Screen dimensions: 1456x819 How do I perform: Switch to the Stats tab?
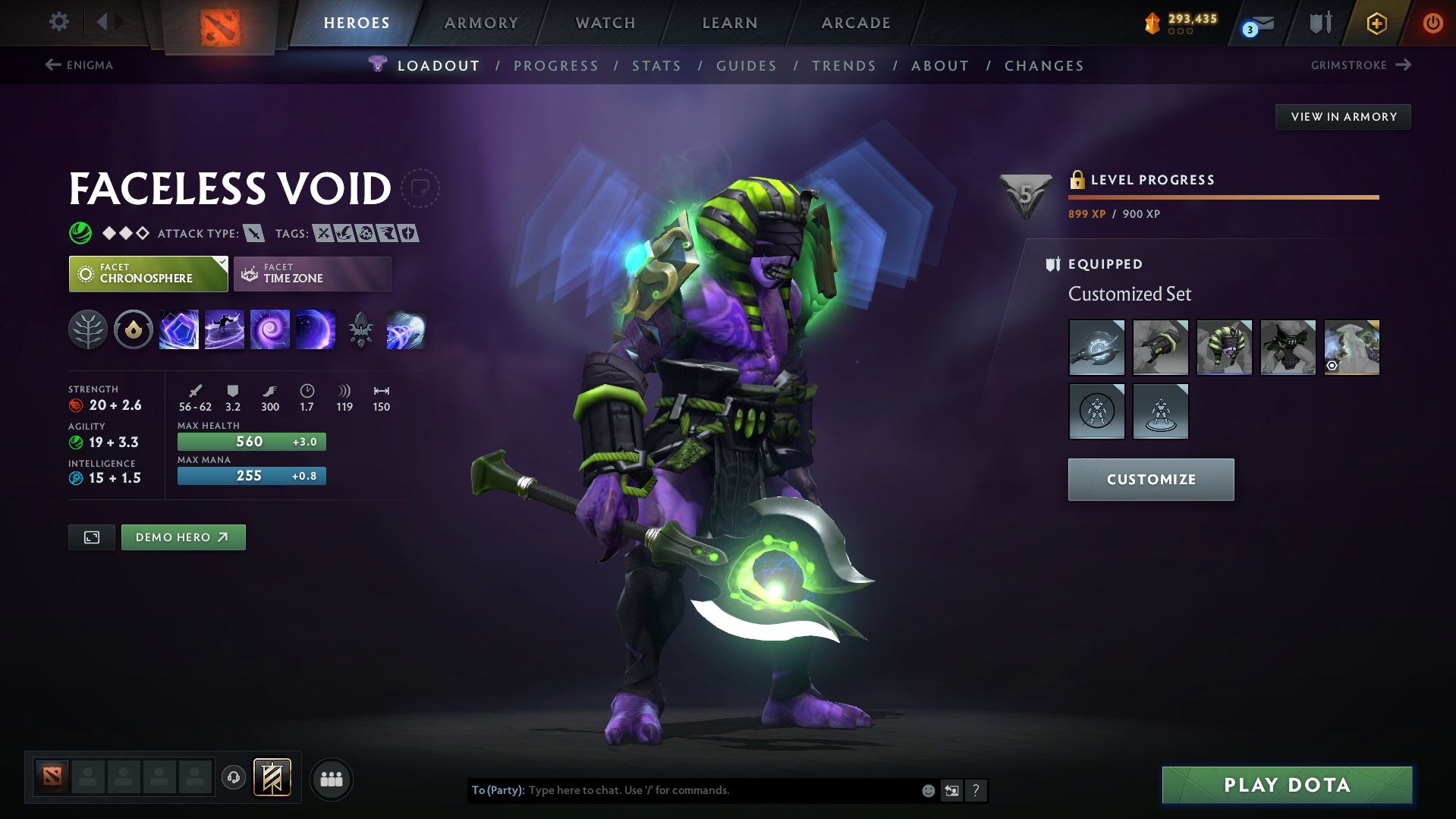pyautogui.click(x=656, y=66)
